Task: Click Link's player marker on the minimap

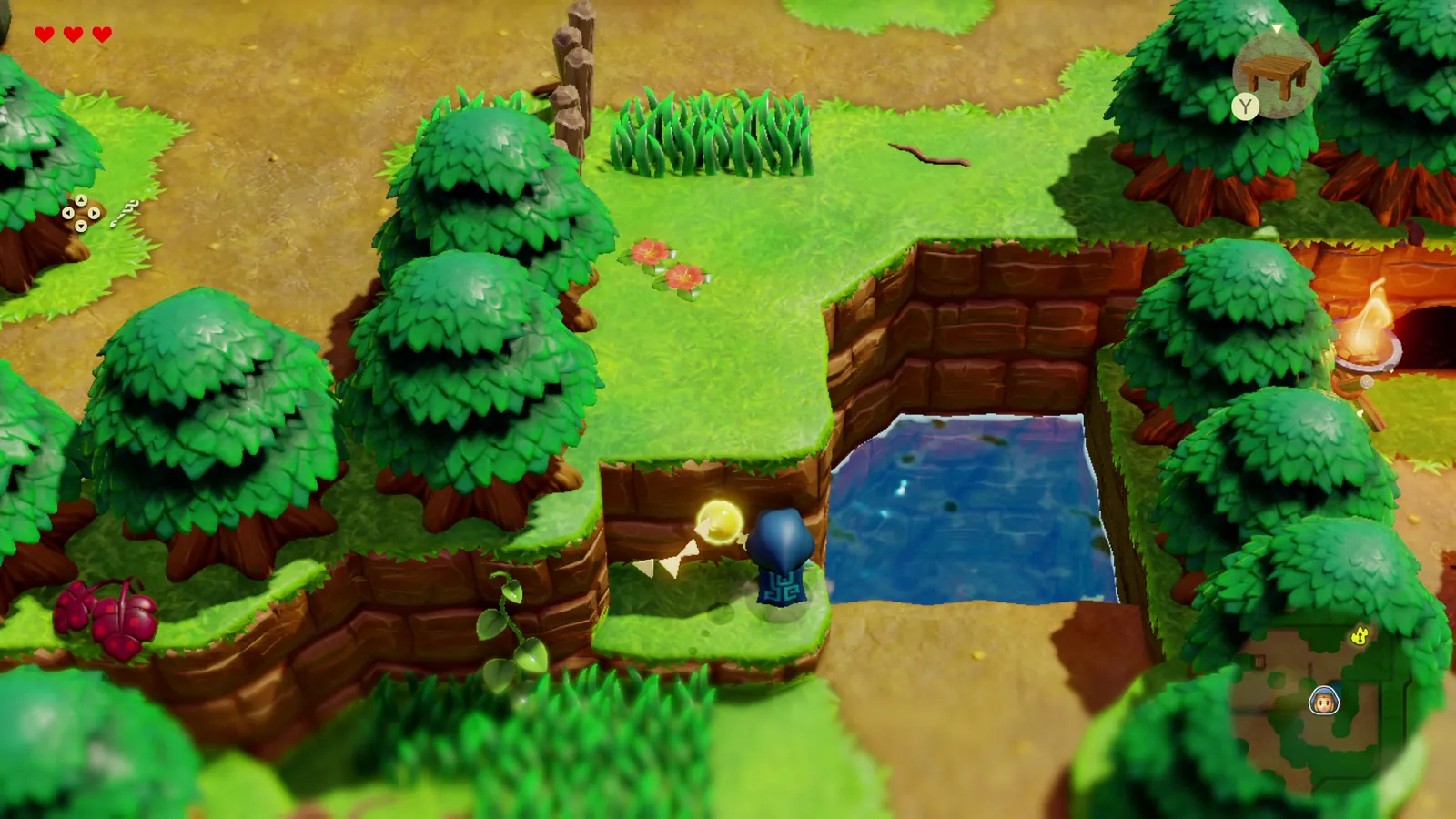Action: [1325, 701]
